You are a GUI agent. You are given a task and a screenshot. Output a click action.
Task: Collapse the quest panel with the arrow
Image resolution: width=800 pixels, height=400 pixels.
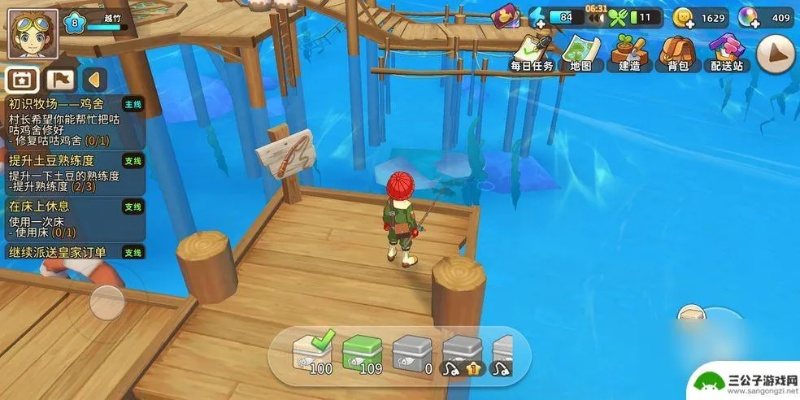tap(93, 79)
